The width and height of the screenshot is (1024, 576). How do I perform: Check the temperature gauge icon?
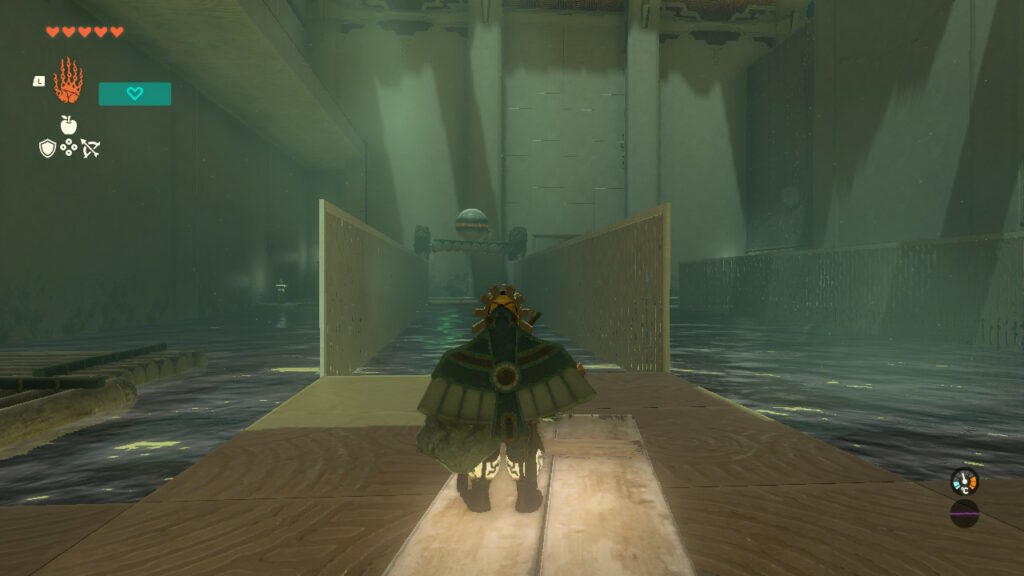[x=964, y=482]
